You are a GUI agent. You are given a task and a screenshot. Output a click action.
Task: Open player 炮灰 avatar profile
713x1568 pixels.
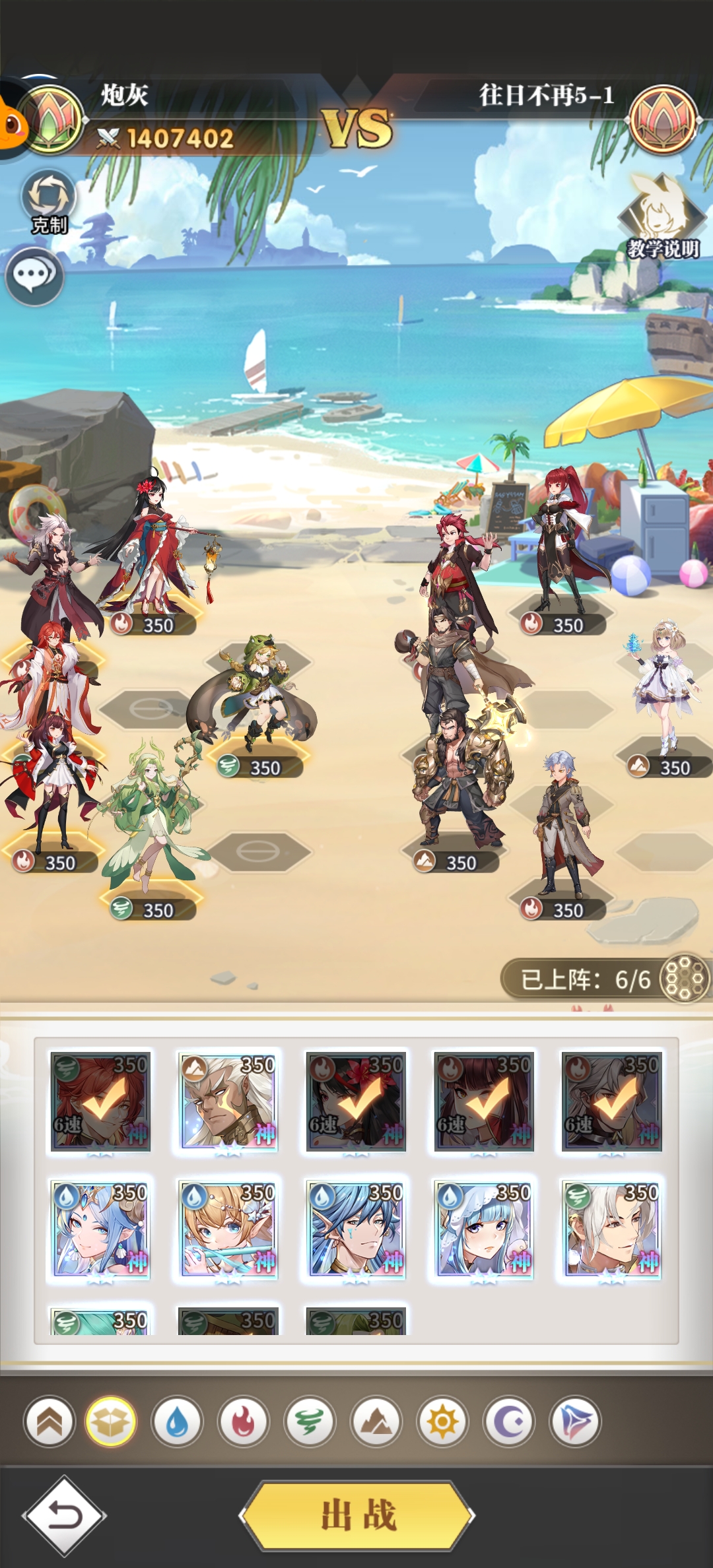tap(51, 120)
